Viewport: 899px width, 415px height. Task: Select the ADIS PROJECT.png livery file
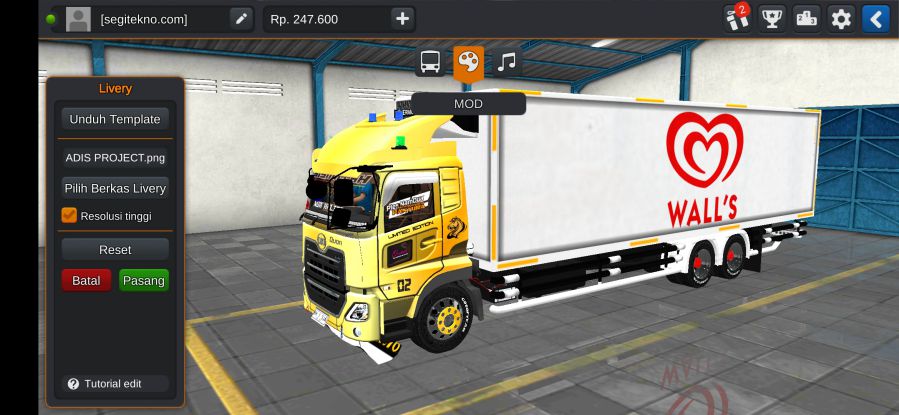coord(114,157)
